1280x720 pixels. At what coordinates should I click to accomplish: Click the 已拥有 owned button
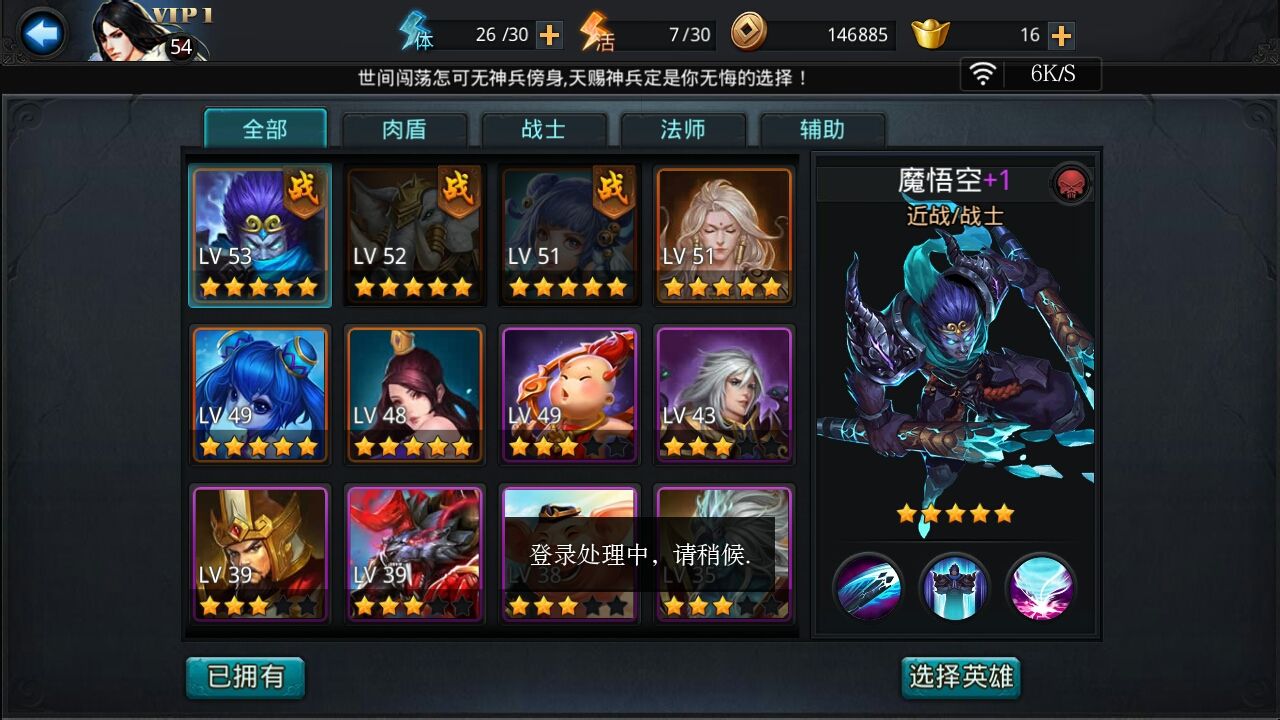pyautogui.click(x=245, y=676)
